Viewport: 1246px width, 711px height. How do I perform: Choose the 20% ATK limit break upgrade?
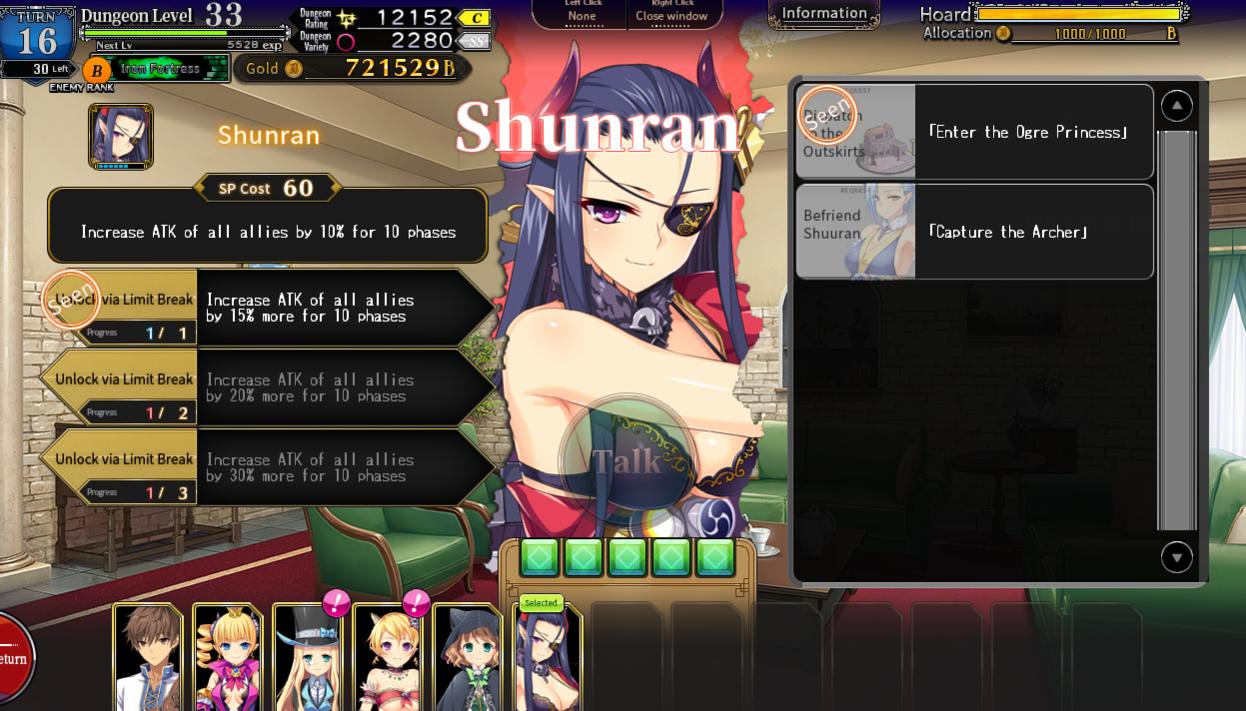(x=268, y=388)
